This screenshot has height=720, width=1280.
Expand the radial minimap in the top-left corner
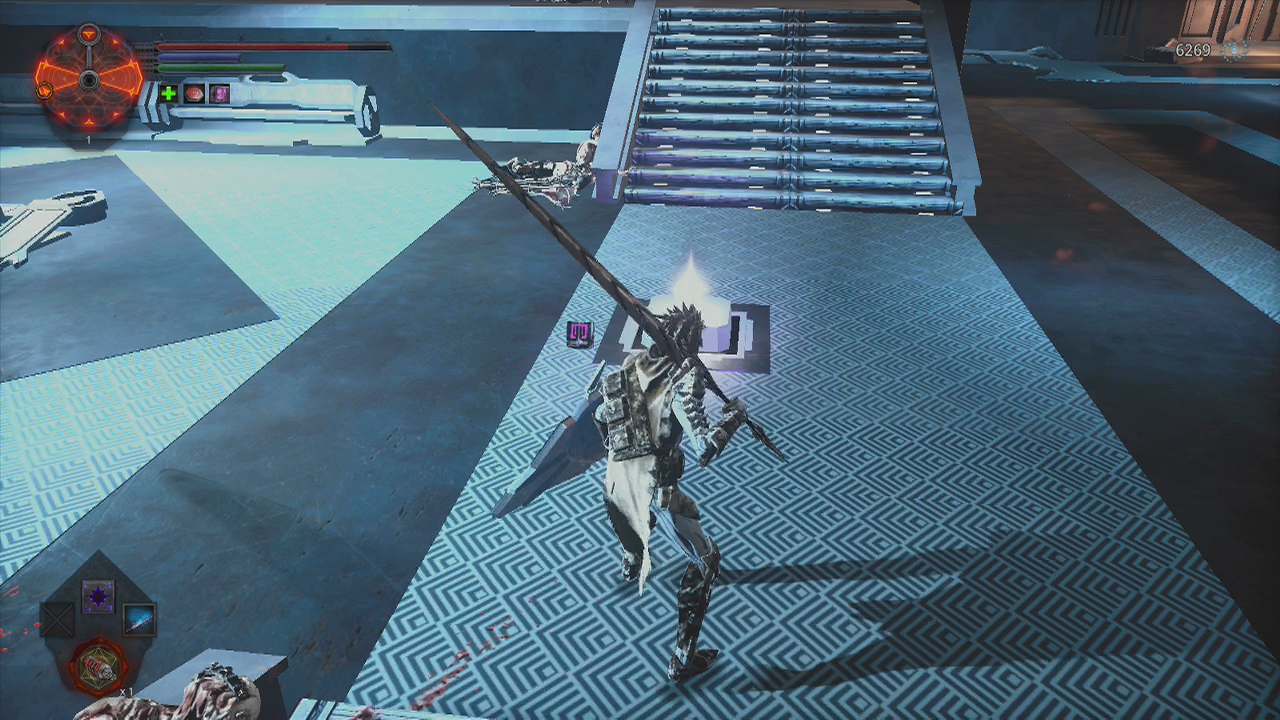[89, 78]
